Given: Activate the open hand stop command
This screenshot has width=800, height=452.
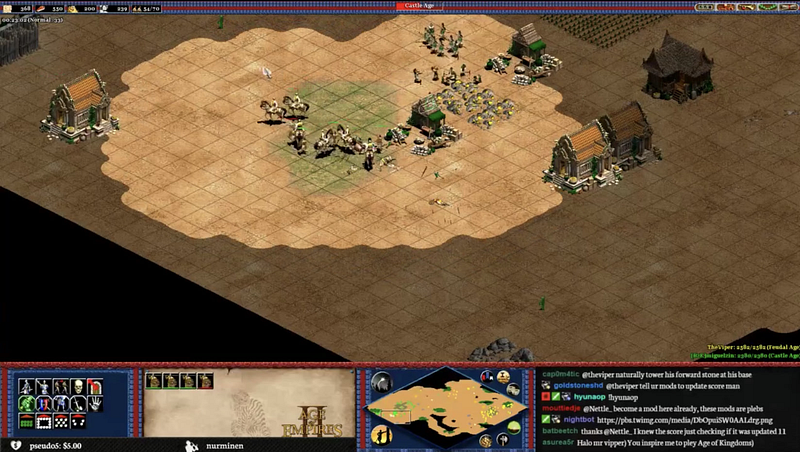Looking at the screenshot, I should click(95, 403).
